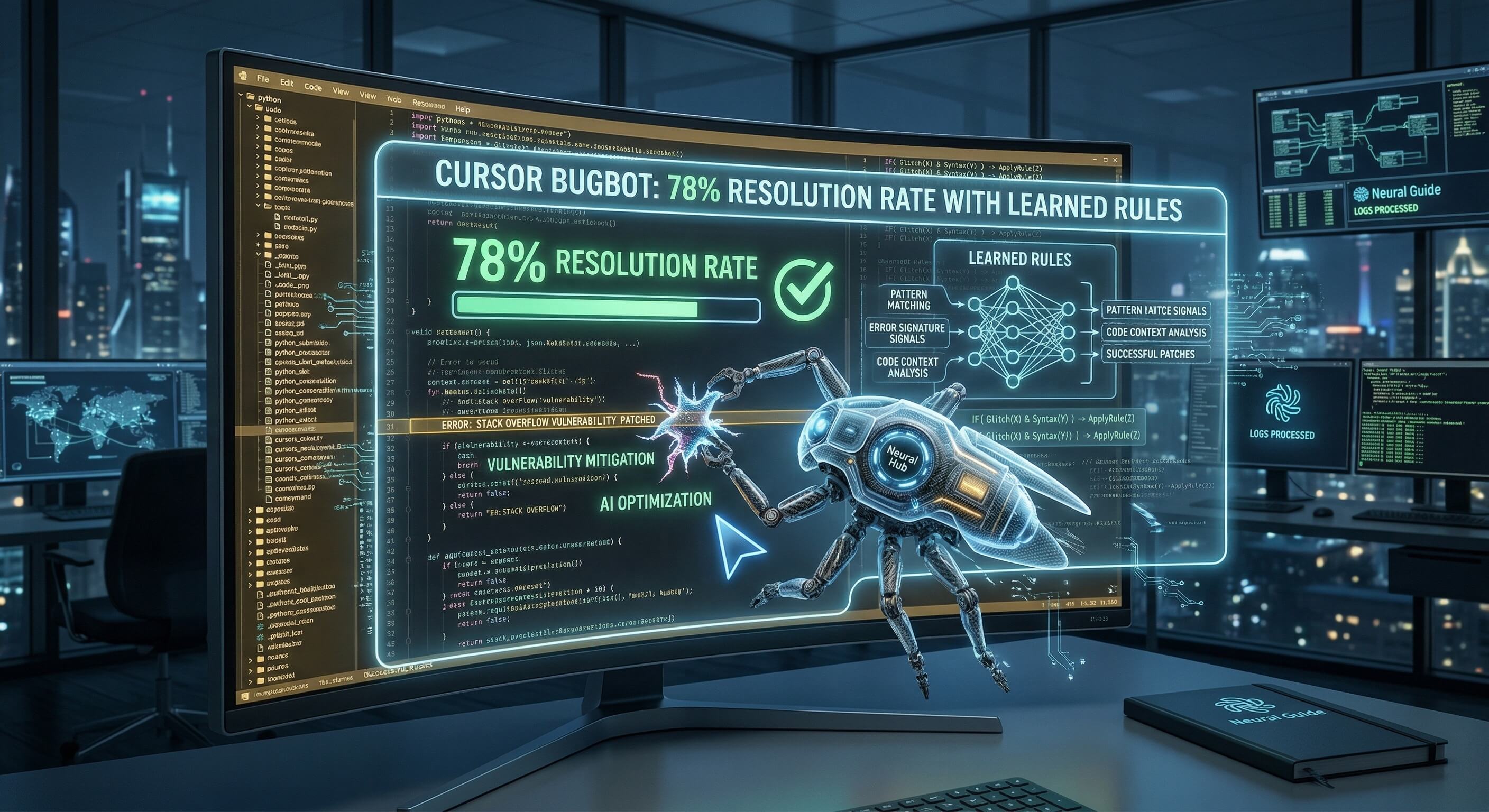Minimize the editor window
Screen dimensions: 1489x812
pyautogui.click(x=1096, y=160)
